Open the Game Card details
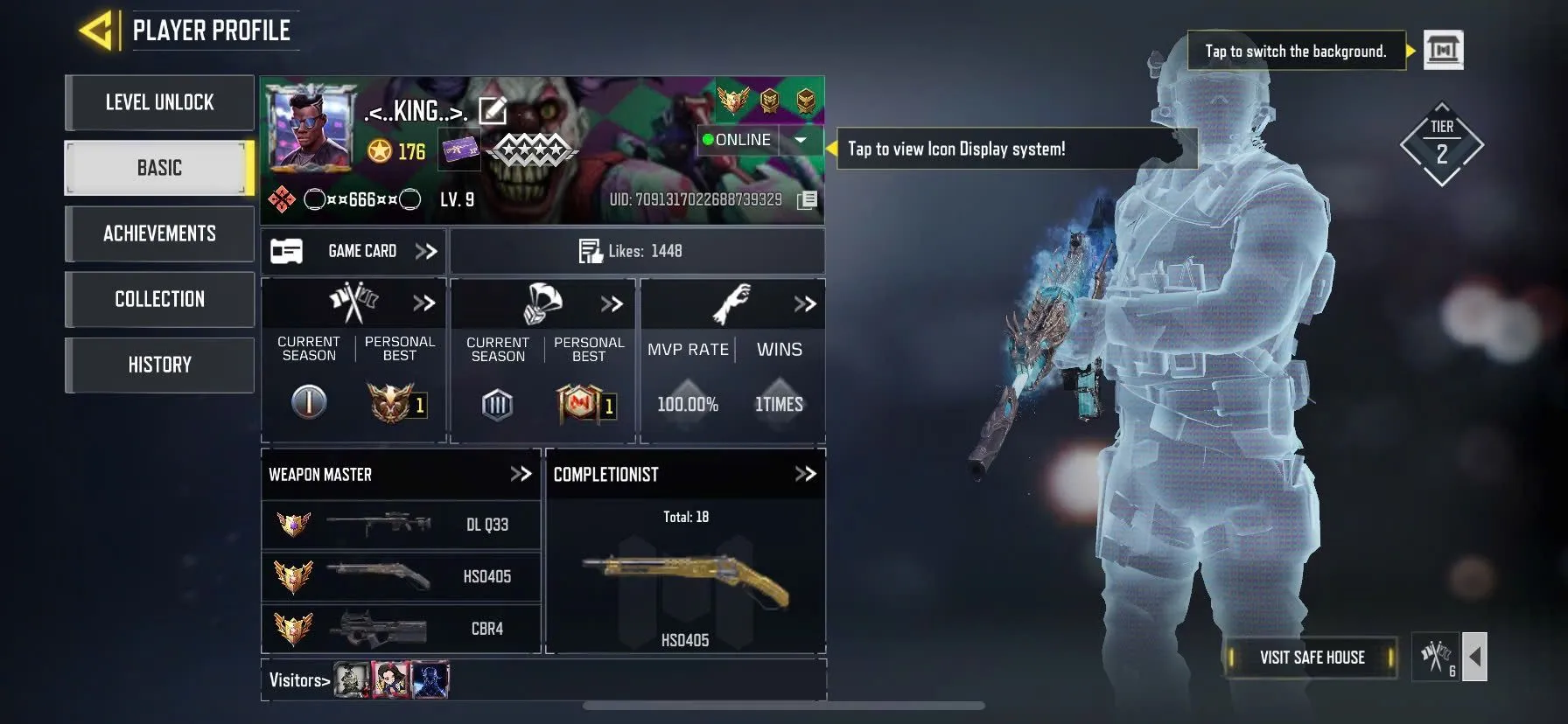 click(426, 251)
